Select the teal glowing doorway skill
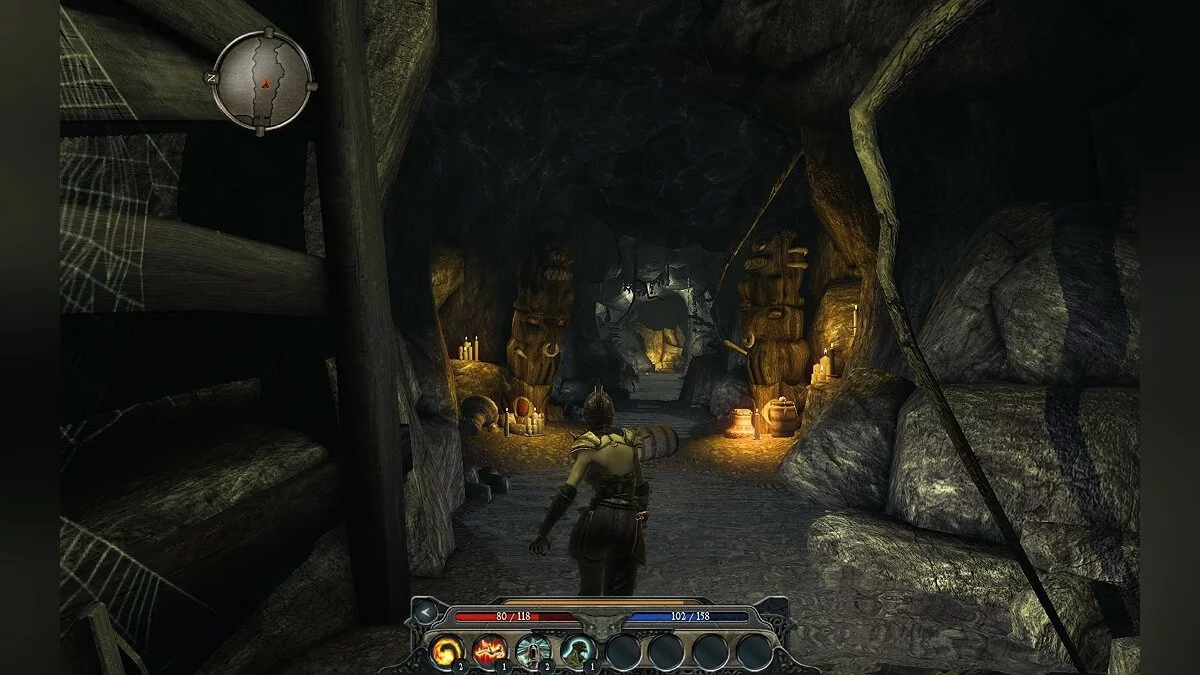The height and width of the screenshot is (675, 1200). [x=534, y=651]
